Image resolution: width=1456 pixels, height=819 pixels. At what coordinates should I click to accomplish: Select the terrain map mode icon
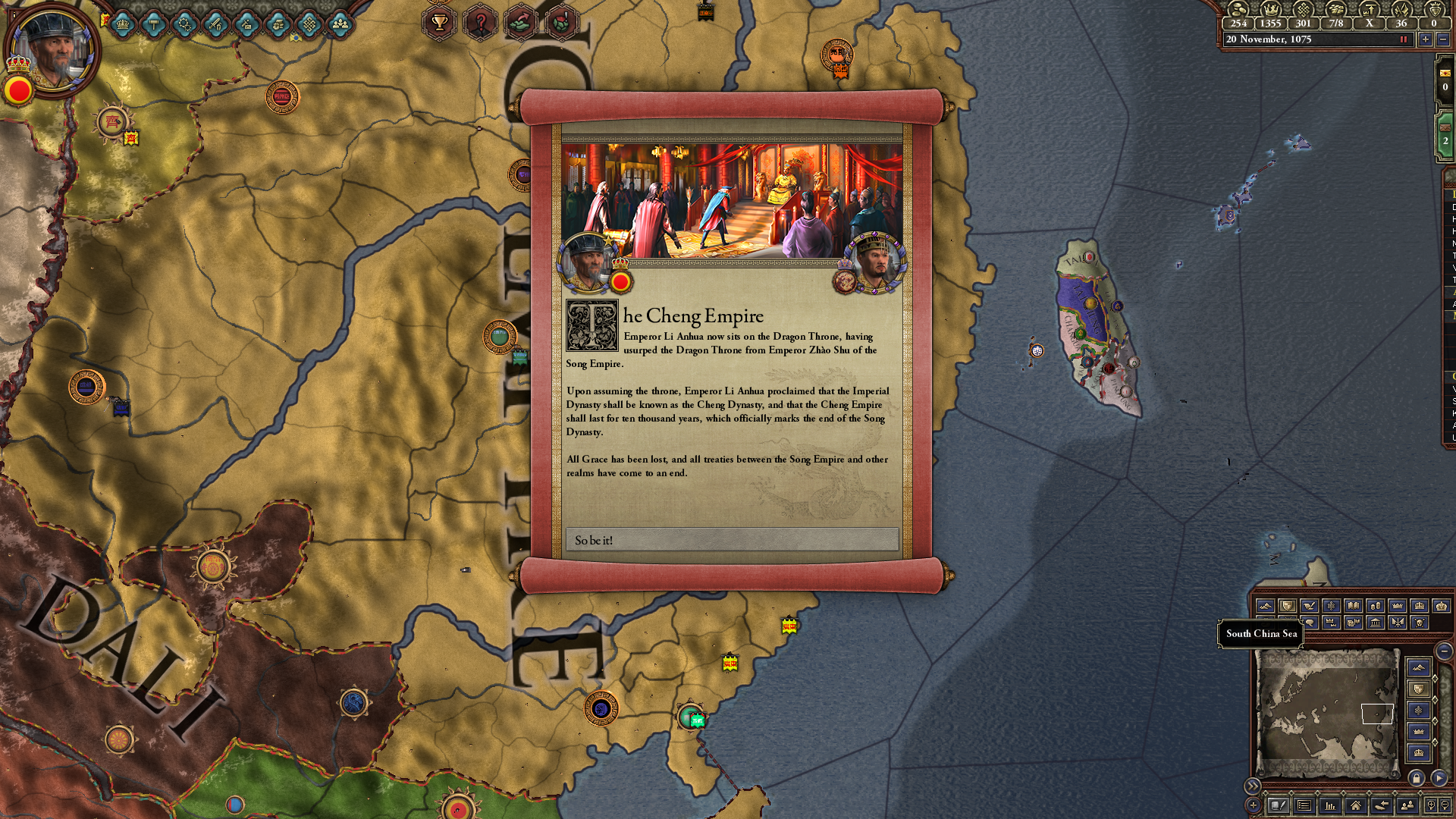1266,605
